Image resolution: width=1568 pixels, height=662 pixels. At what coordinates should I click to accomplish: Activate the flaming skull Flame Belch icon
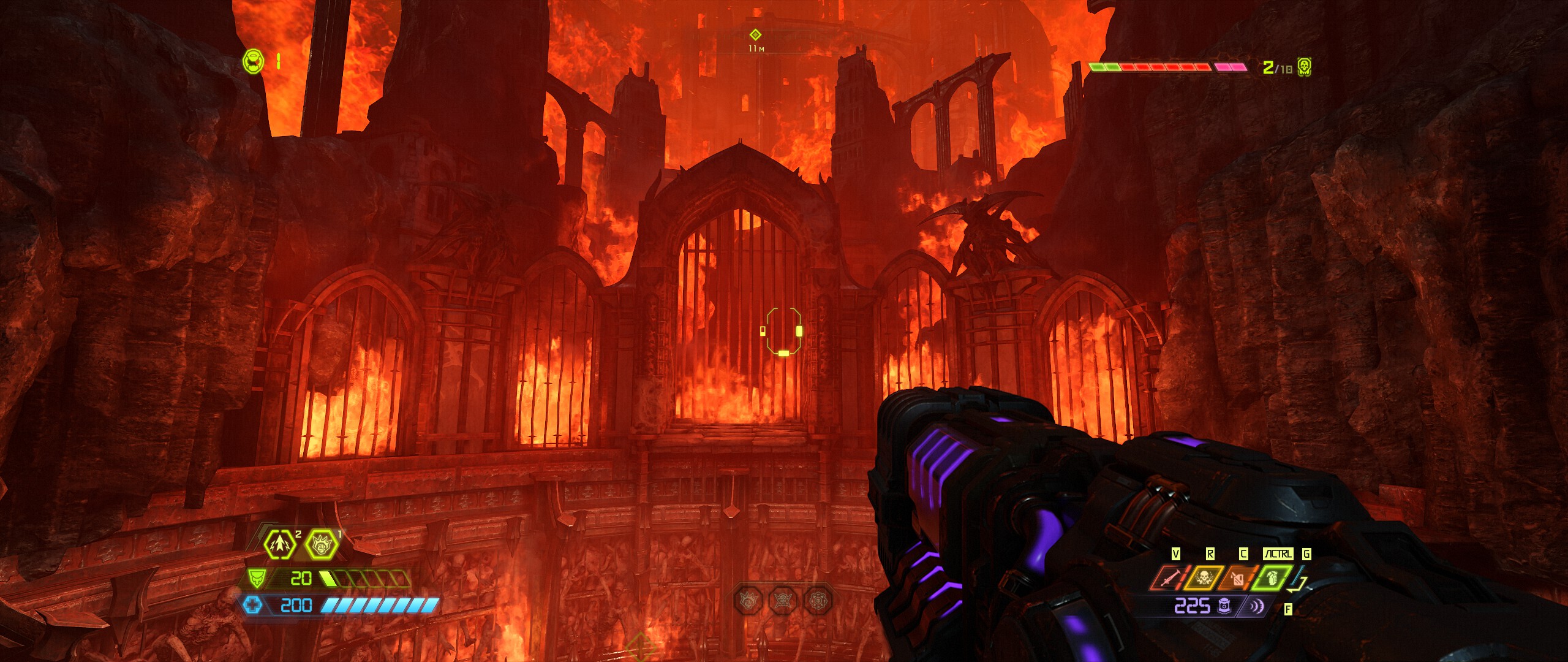pos(1203,579)
